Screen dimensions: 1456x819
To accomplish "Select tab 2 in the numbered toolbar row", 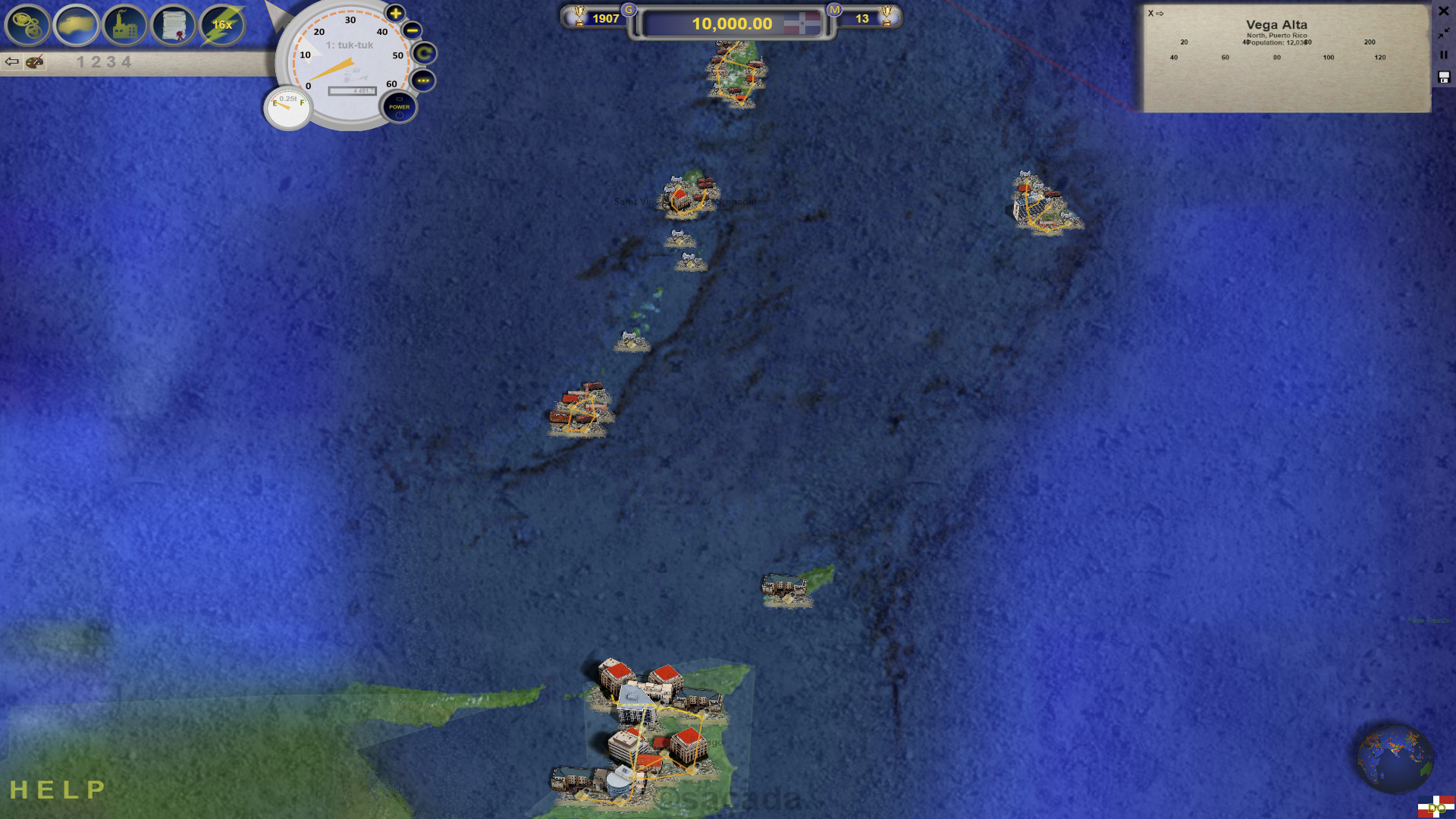I will pyautogui.click(x=95, y=61).
